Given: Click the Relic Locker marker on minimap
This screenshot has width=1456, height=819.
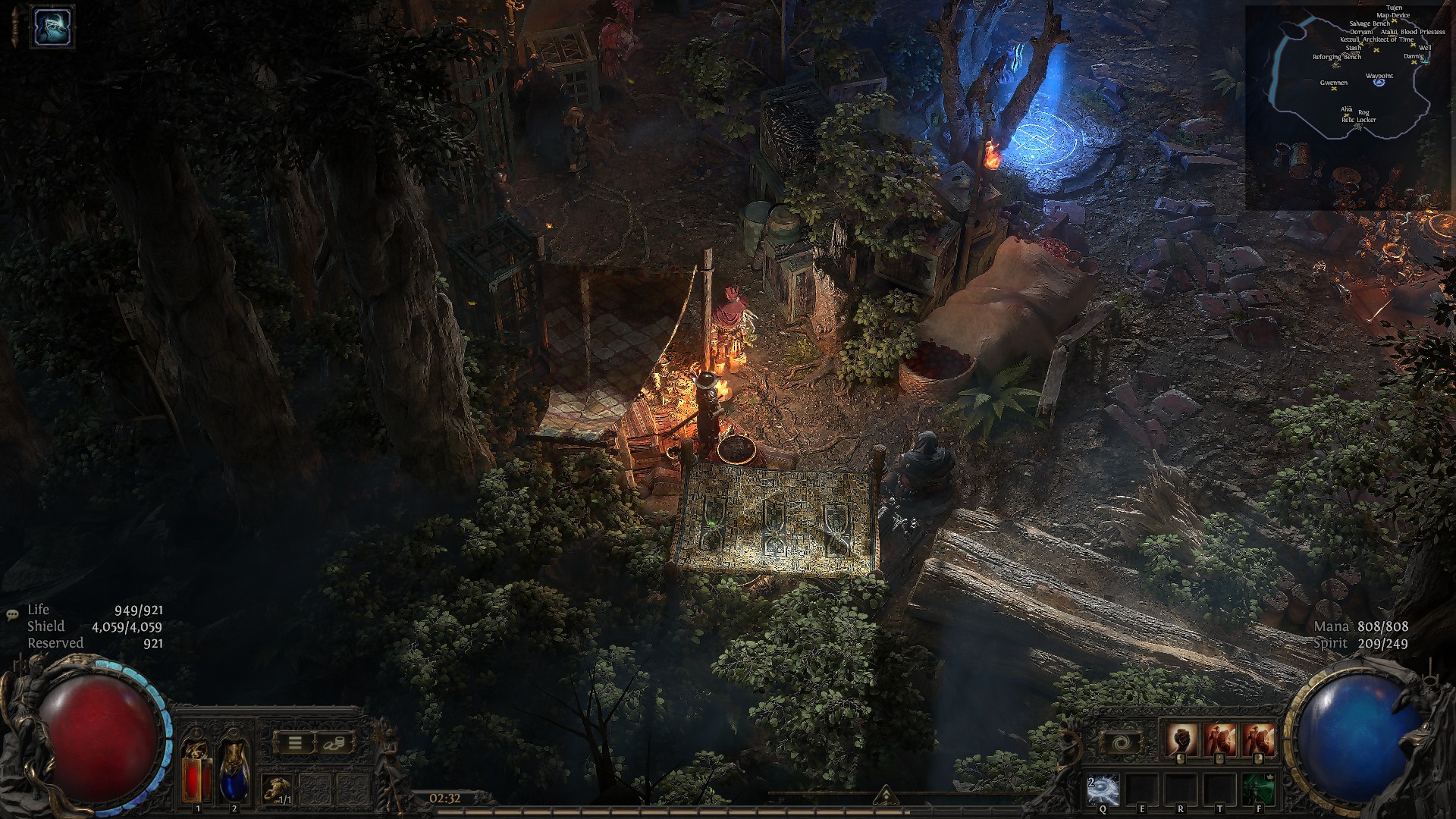Looking at the screenshot, I should (1357, 125).
